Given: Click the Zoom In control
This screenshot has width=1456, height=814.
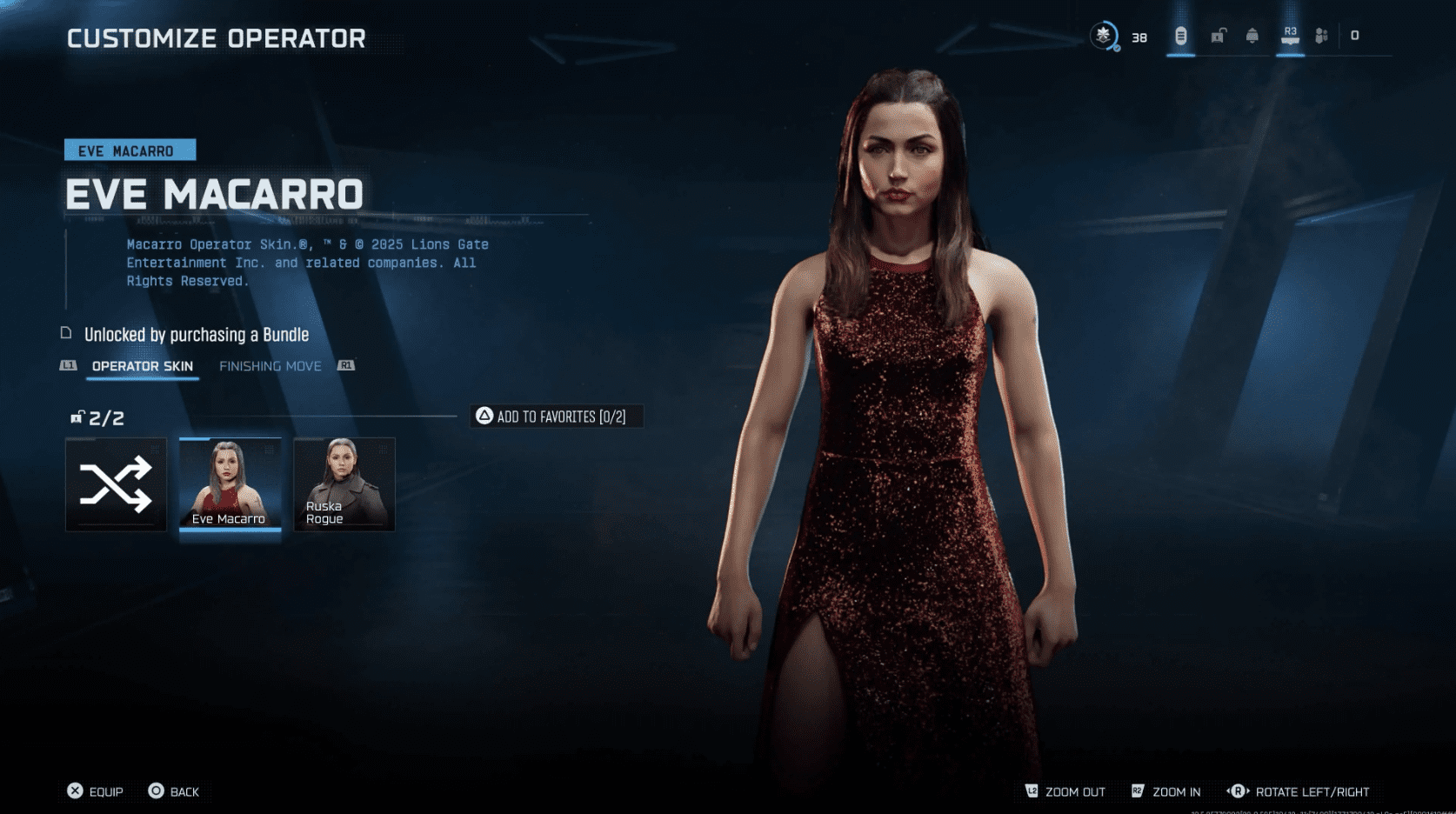Looking at the screenshot, I should coord(1166,791).
